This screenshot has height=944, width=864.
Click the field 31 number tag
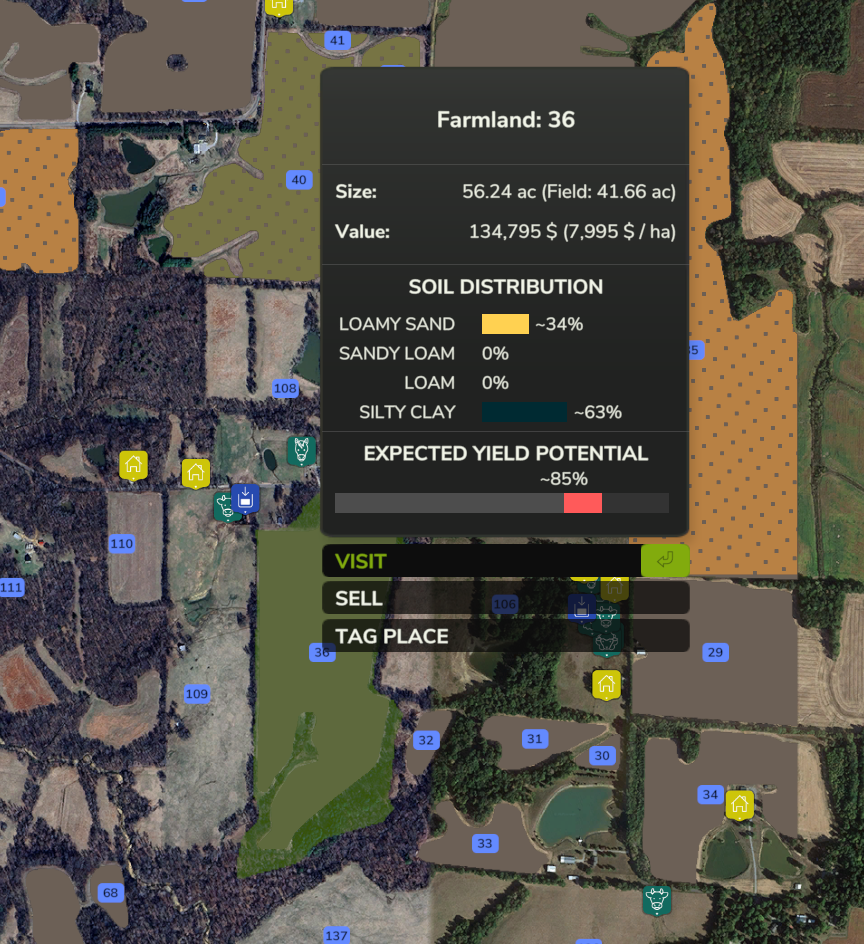coord(535,739)
